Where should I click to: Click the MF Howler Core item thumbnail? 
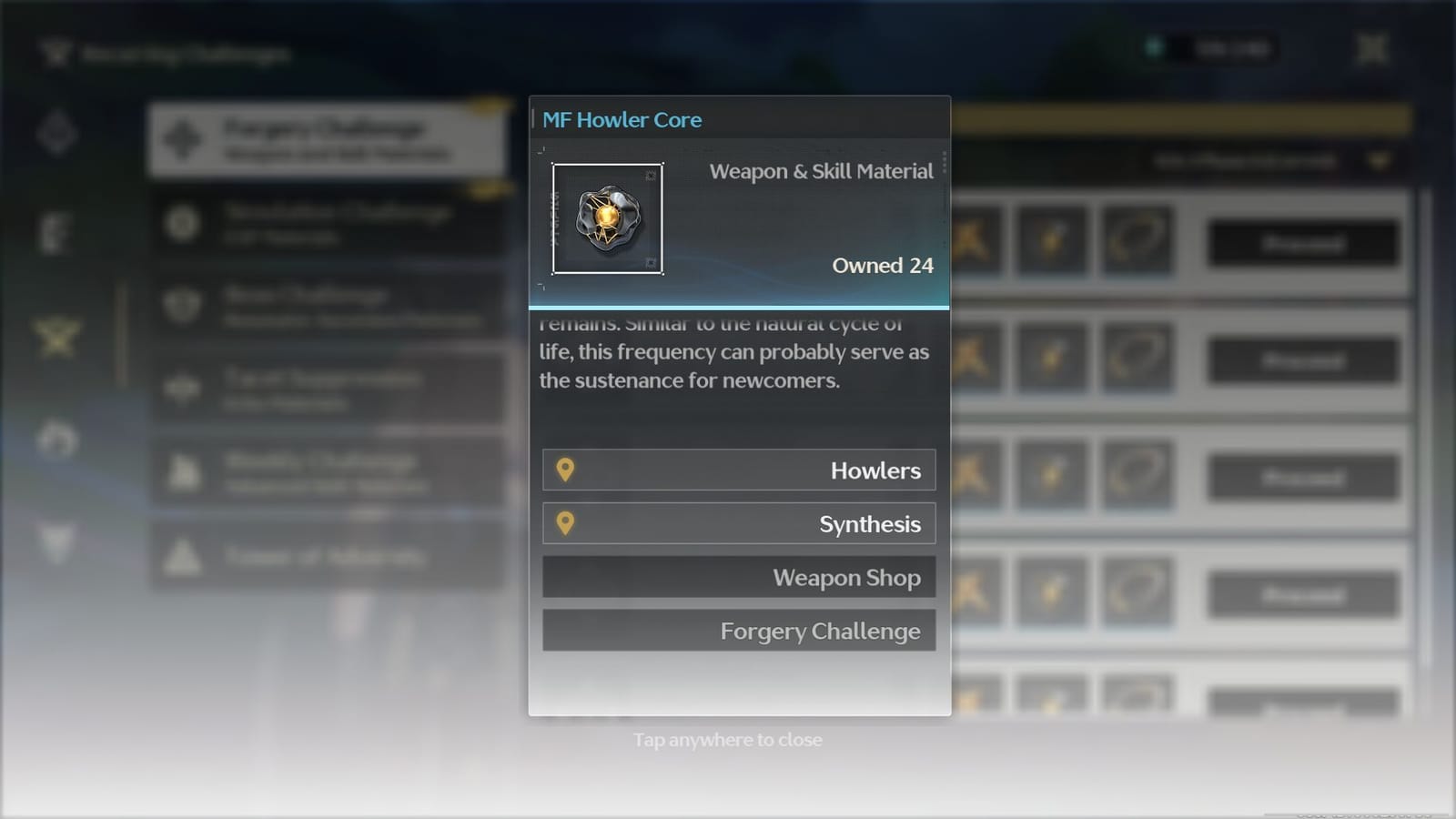pos(608,219)
